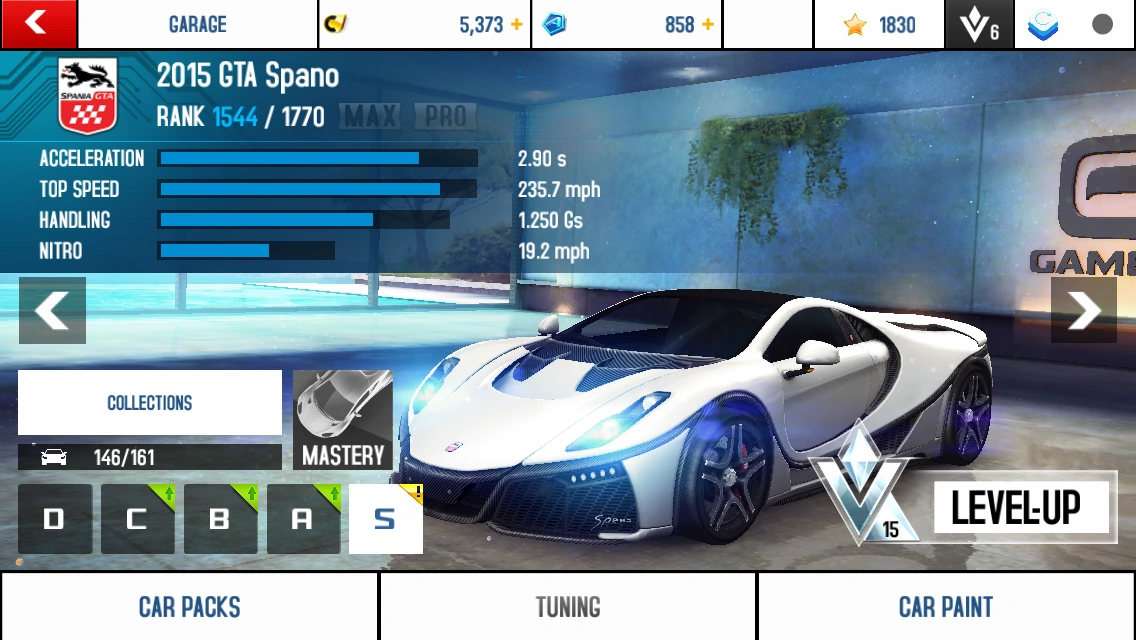Buy more blue tokens via plus icon

click(708, 25)
